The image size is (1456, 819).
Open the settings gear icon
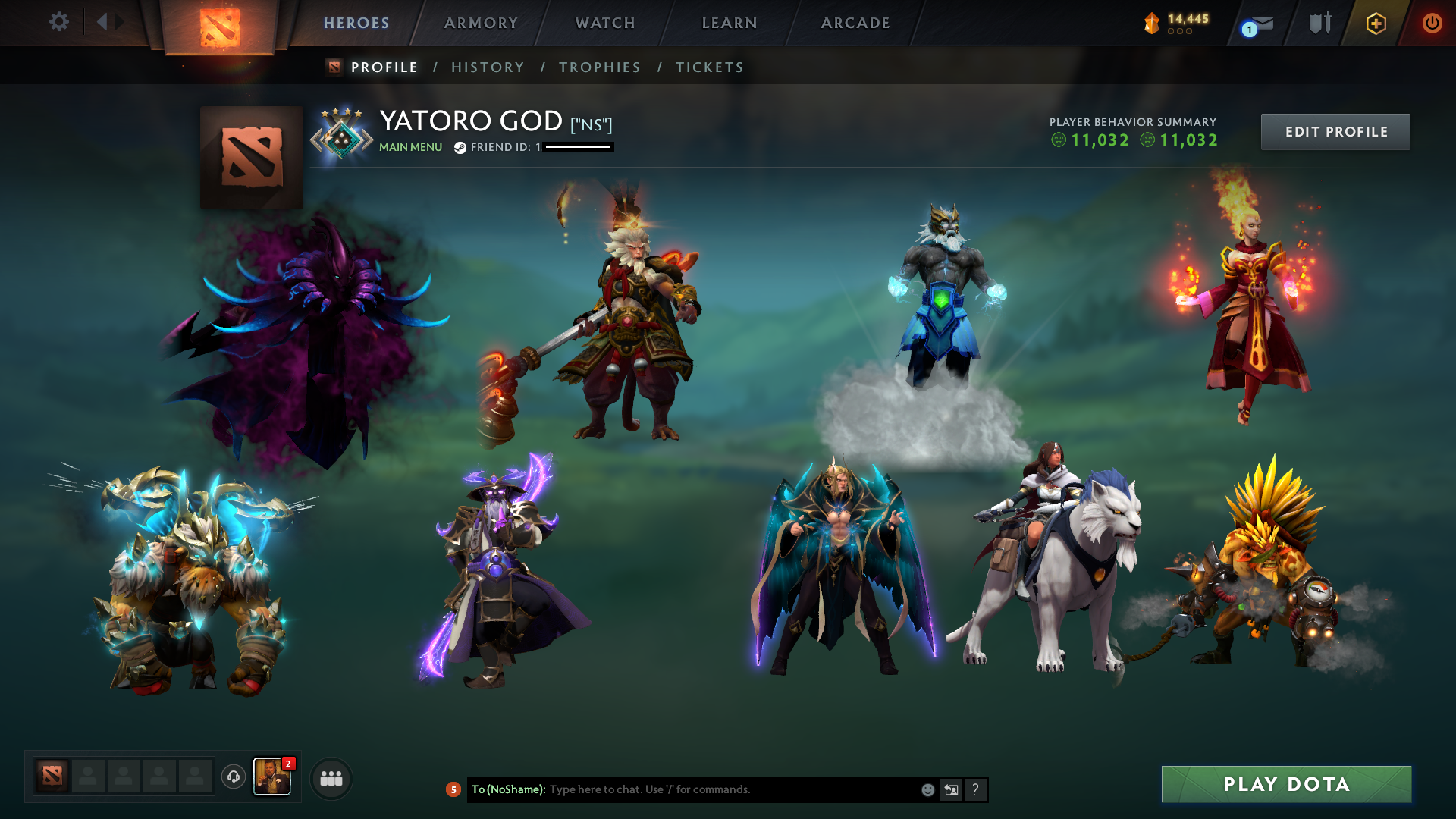pyautogui.click(x=59, y=22)
